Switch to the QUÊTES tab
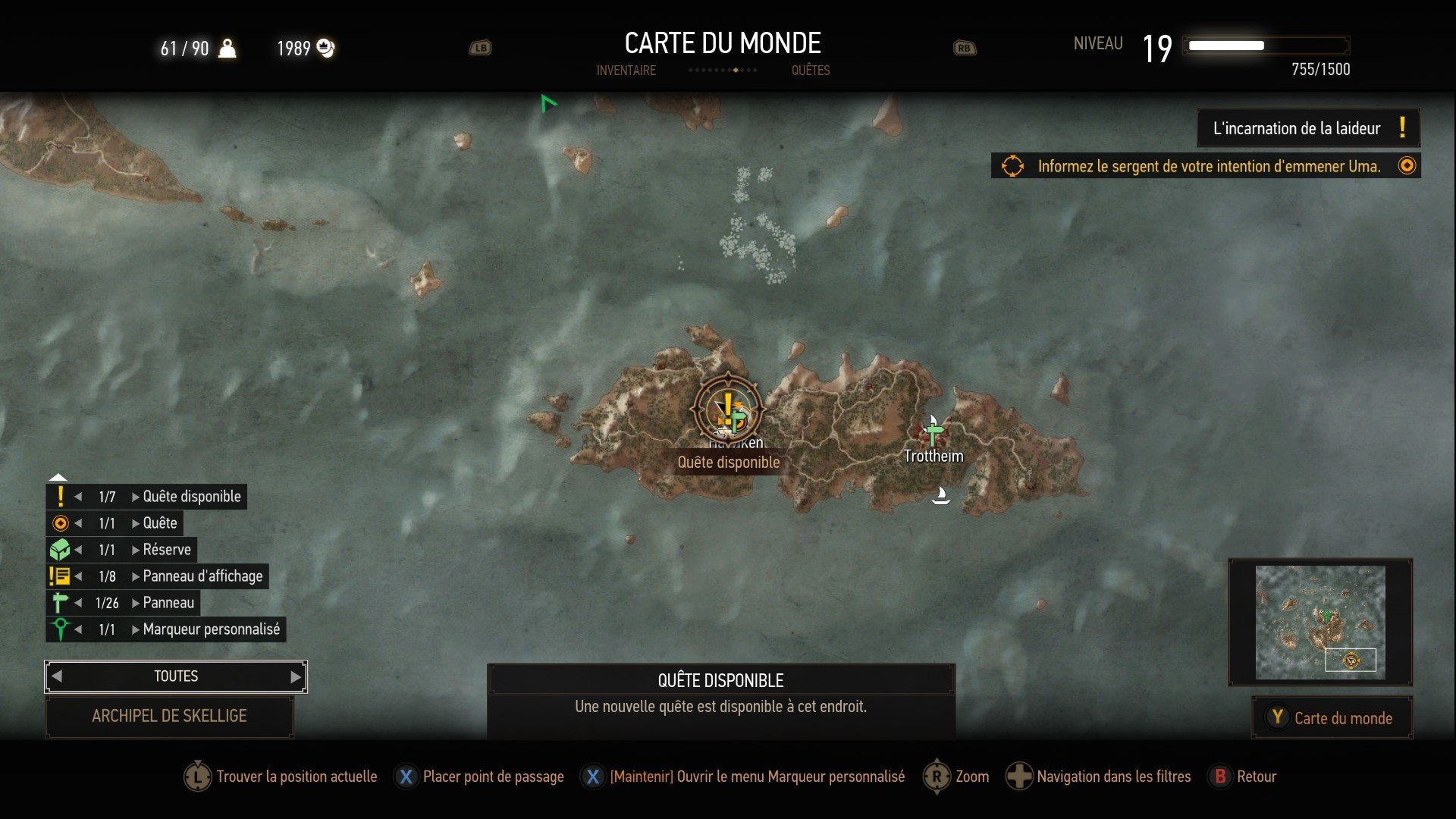Viewport: 1456px width, 819px height. (811, 71)
